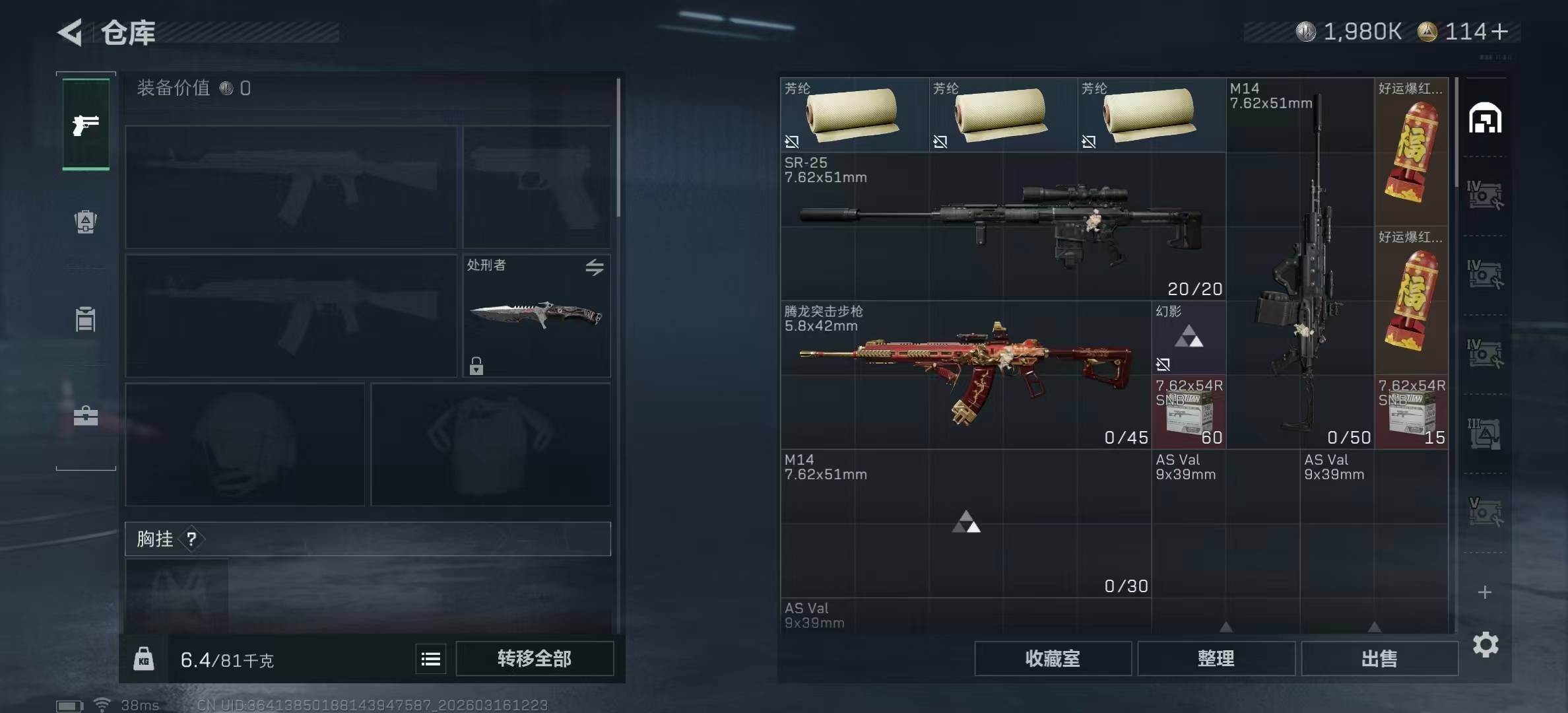Open the briefcase tab in sidebar
This screenshot has height=713, width=1568.
point(86,416)
